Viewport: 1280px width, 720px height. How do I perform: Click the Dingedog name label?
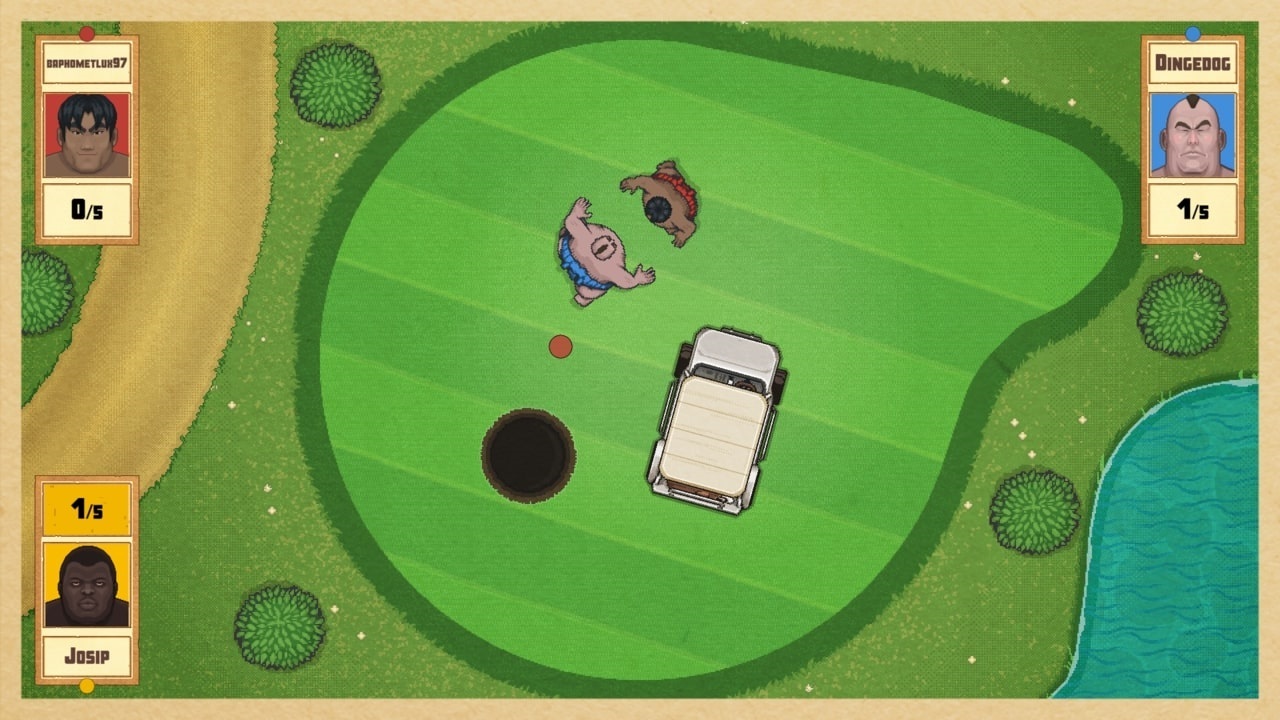pyautogui.click(x=1192, y=62)
